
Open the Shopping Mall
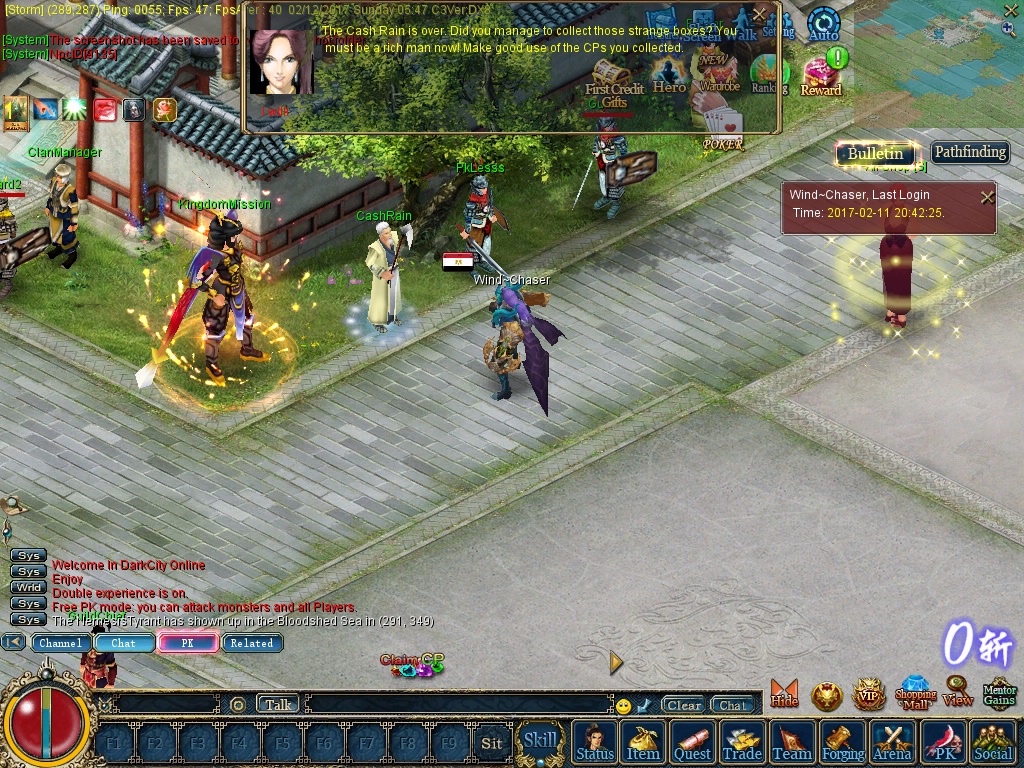915,693
